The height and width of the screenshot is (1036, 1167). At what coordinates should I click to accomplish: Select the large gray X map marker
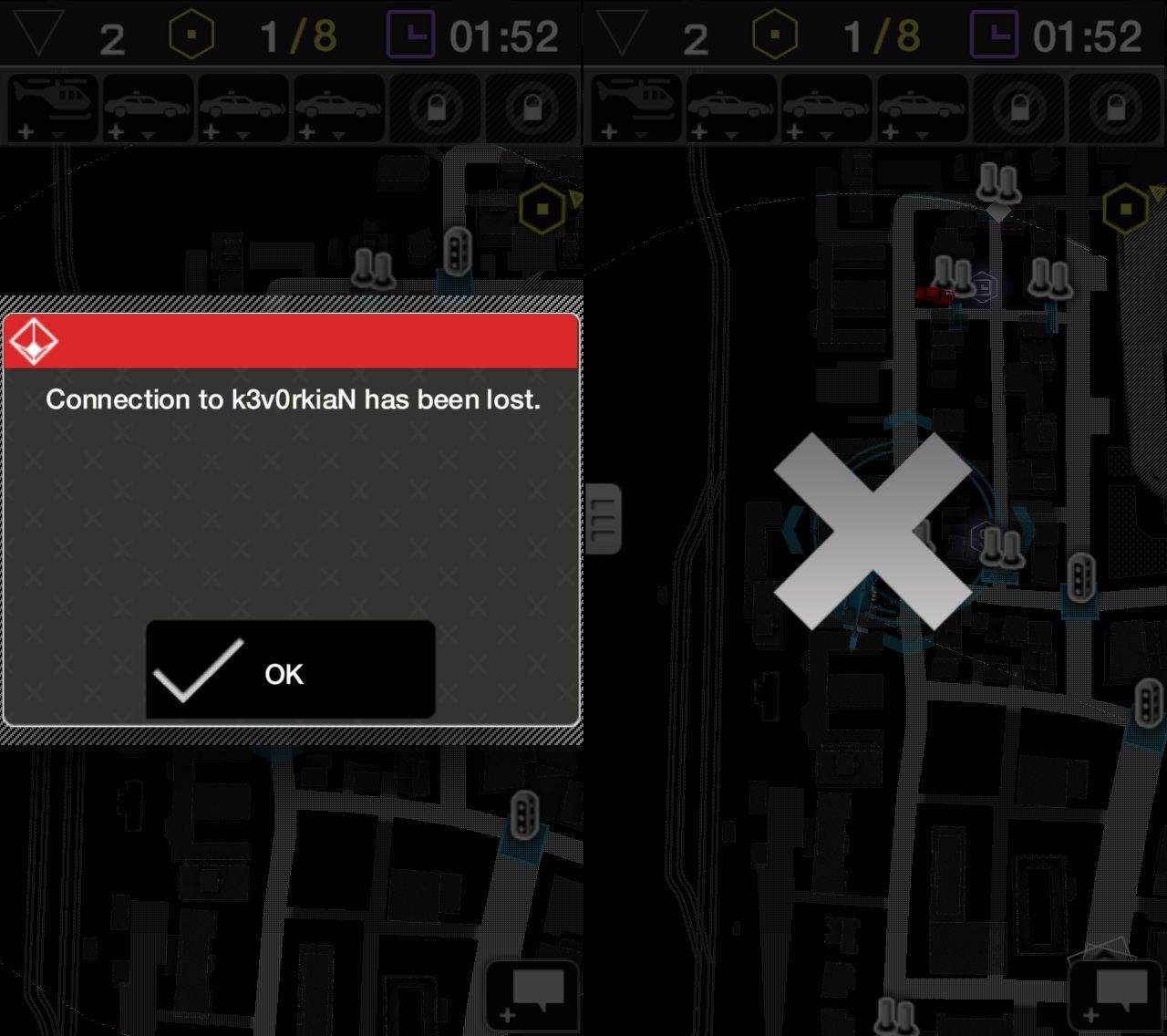click(x=873, y=532)
